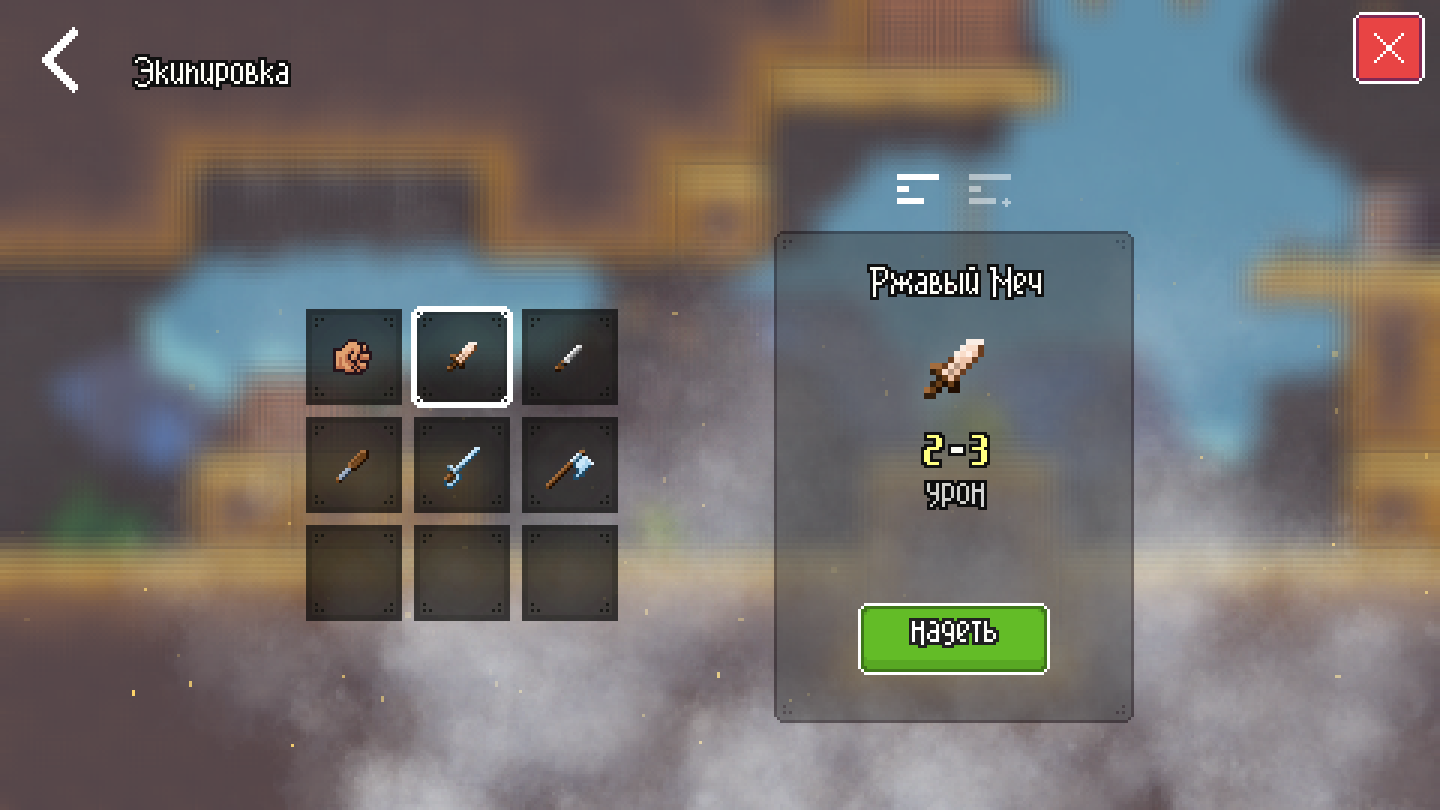
Task: Select the Rusty Sword inventory slot
Action: [461, 357]
